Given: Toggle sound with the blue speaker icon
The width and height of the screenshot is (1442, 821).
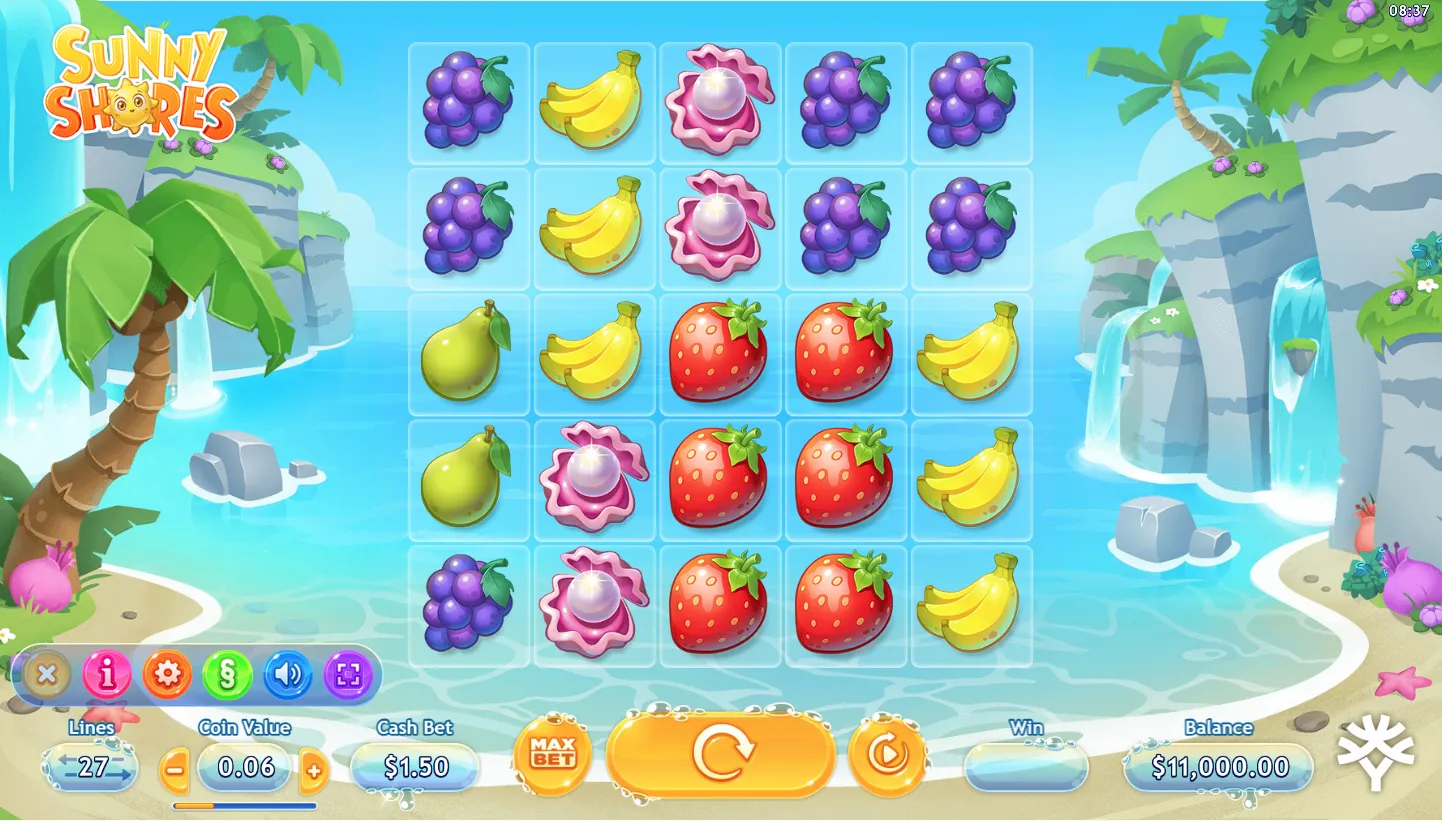Looking at the screenshot, I should [x=288, y=675].
